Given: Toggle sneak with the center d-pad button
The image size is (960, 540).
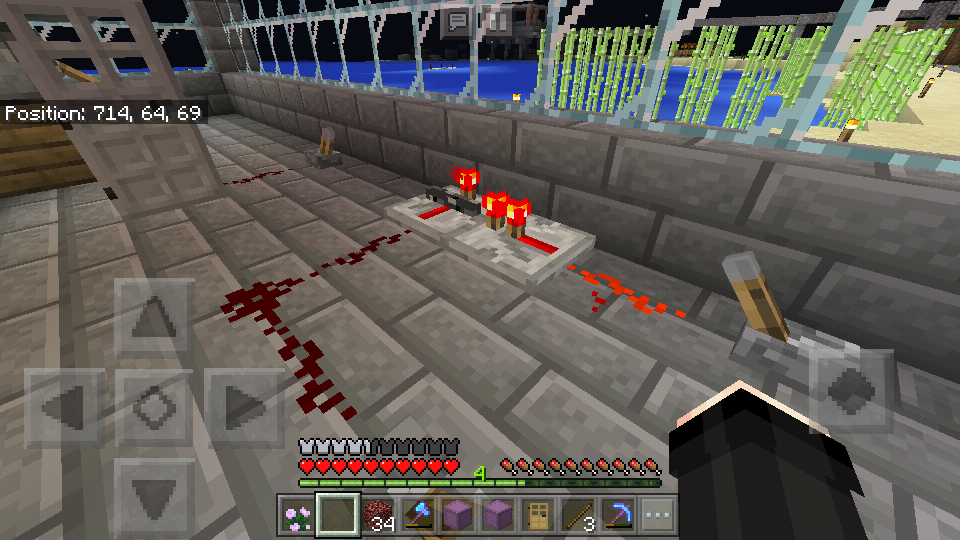Looking at the screenshot, I should click(153, 407).
